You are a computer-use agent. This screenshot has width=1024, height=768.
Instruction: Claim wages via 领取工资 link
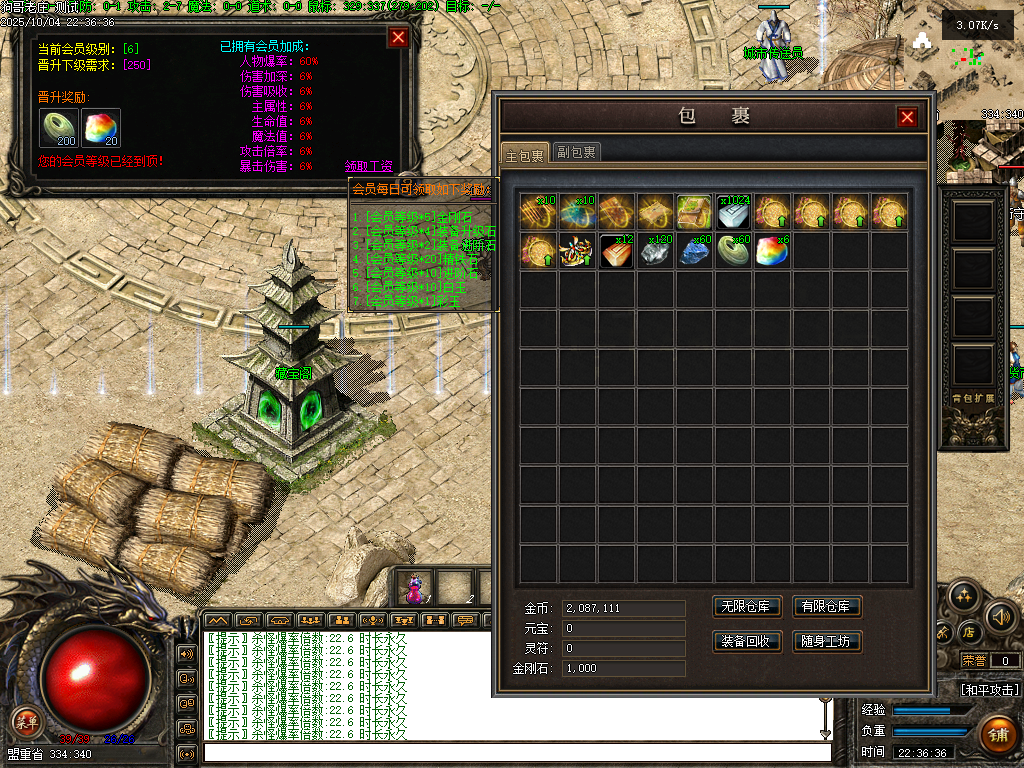click(369, 166)
